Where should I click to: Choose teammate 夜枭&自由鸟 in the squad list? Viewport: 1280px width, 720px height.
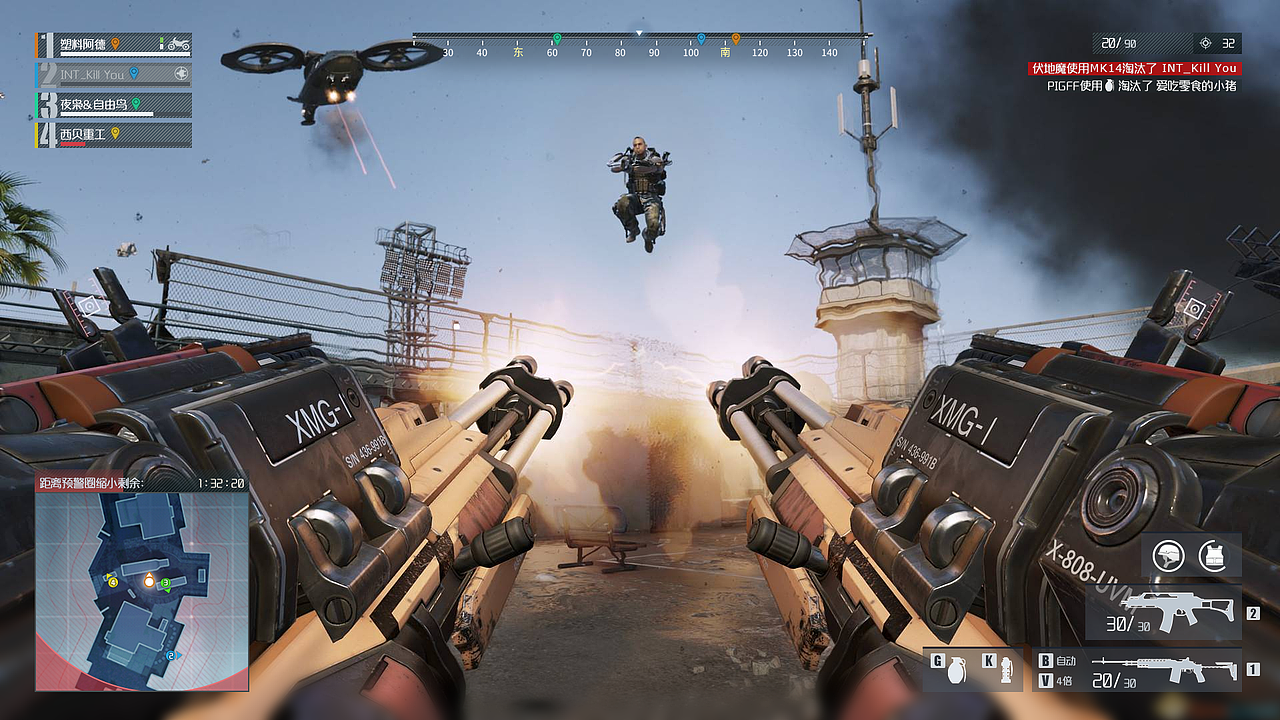113,105
